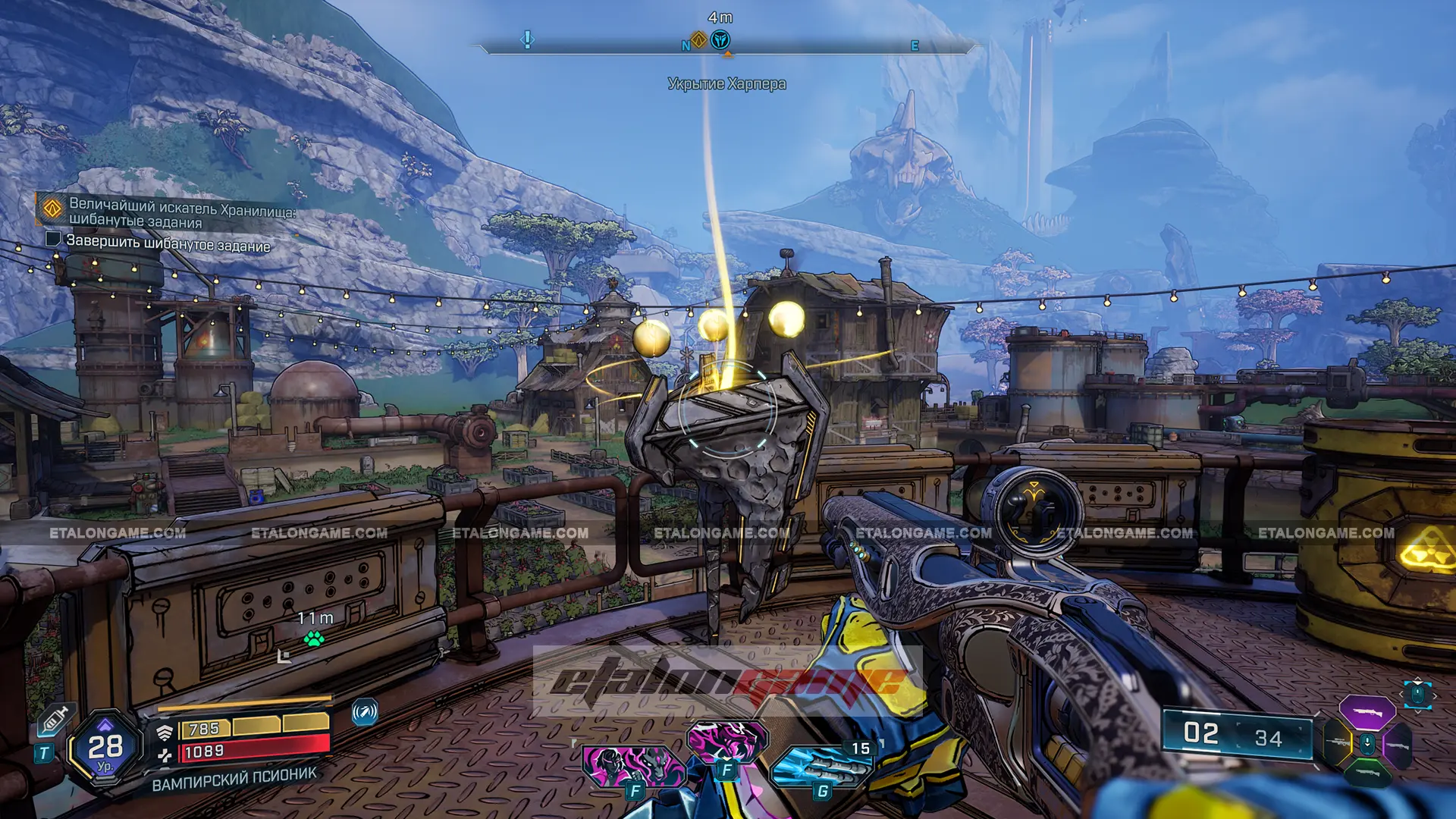Throw the blue ordnance with 15 charges
Screen dimensions: 1456x819
point(819,766)
